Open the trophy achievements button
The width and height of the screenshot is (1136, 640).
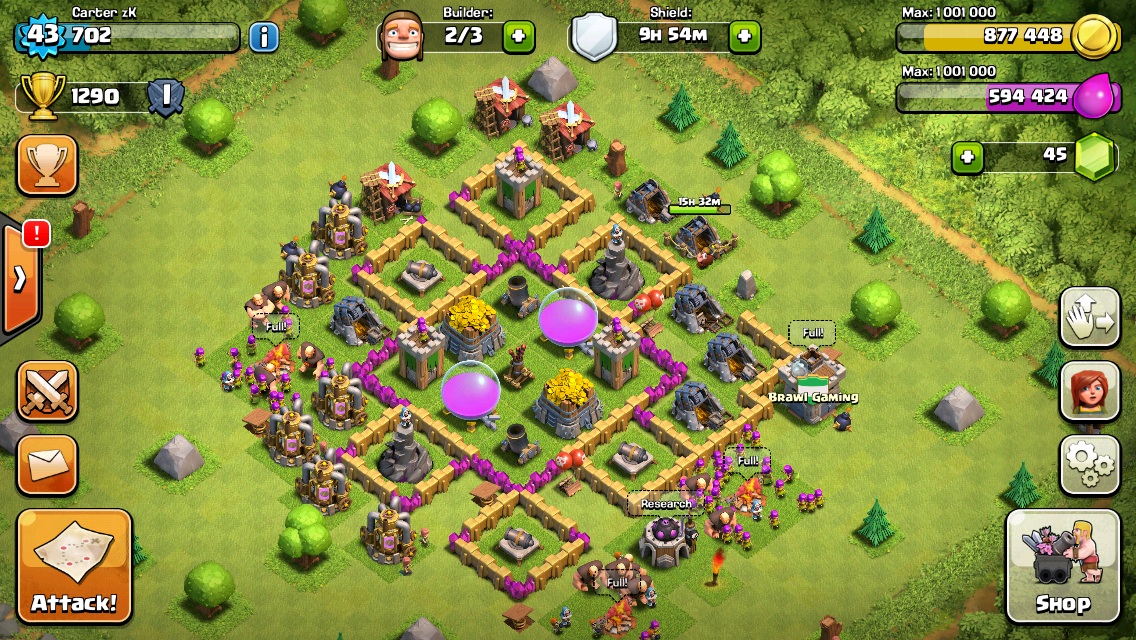pos(47,165)
